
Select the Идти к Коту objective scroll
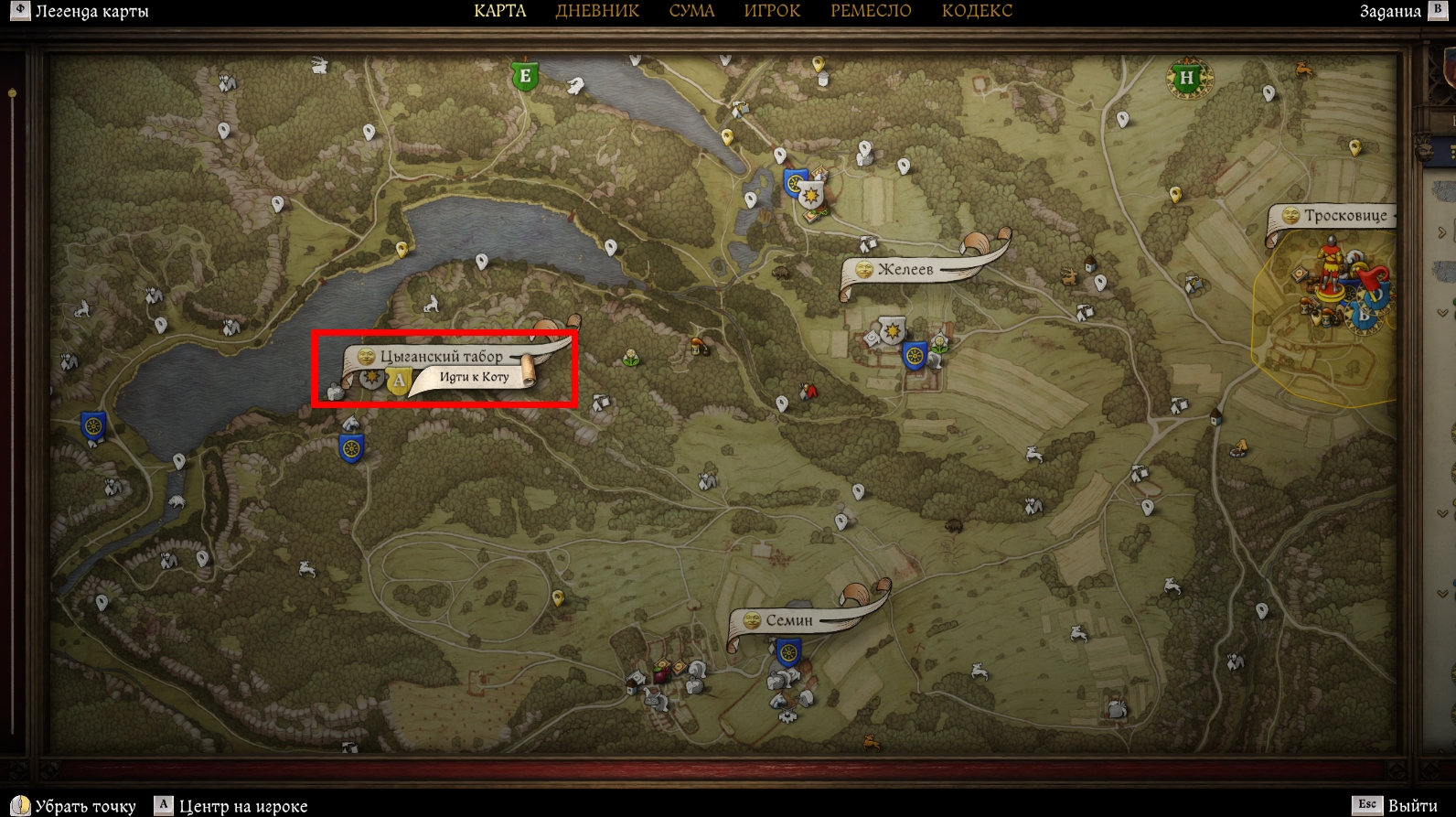point(474,377)
